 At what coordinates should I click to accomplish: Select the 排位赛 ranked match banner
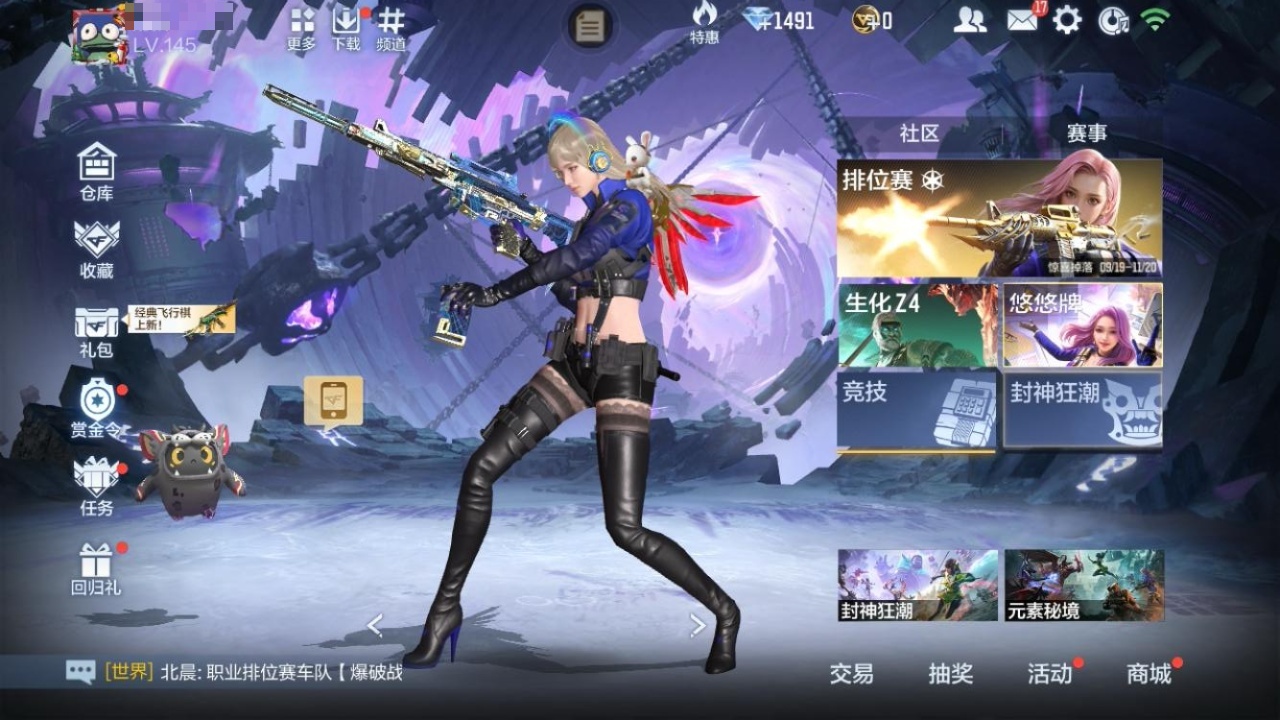point(999,218)
